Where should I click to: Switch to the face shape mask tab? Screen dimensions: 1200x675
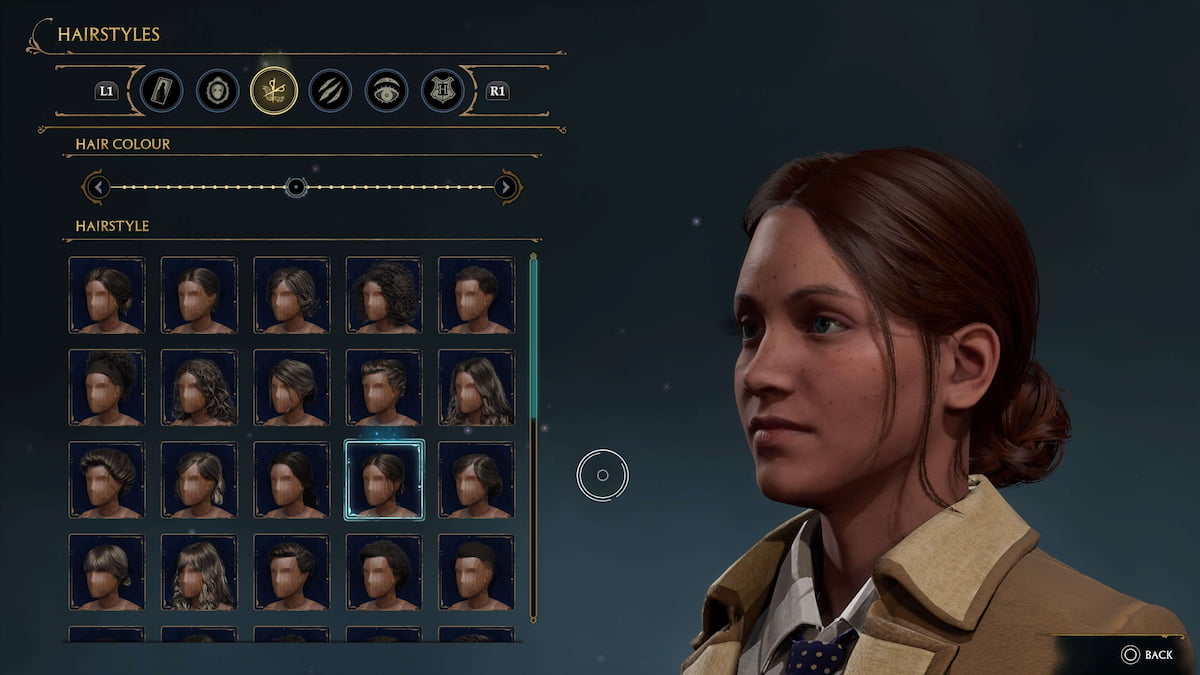217,91
